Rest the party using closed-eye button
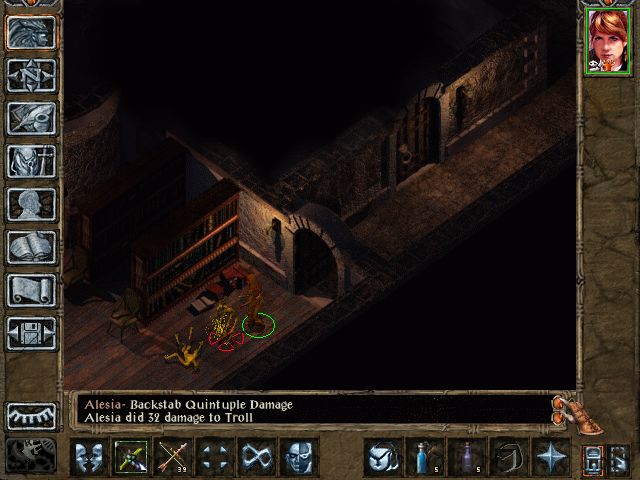The width and height of the screenshot is (640, 480). coord(31,415)
